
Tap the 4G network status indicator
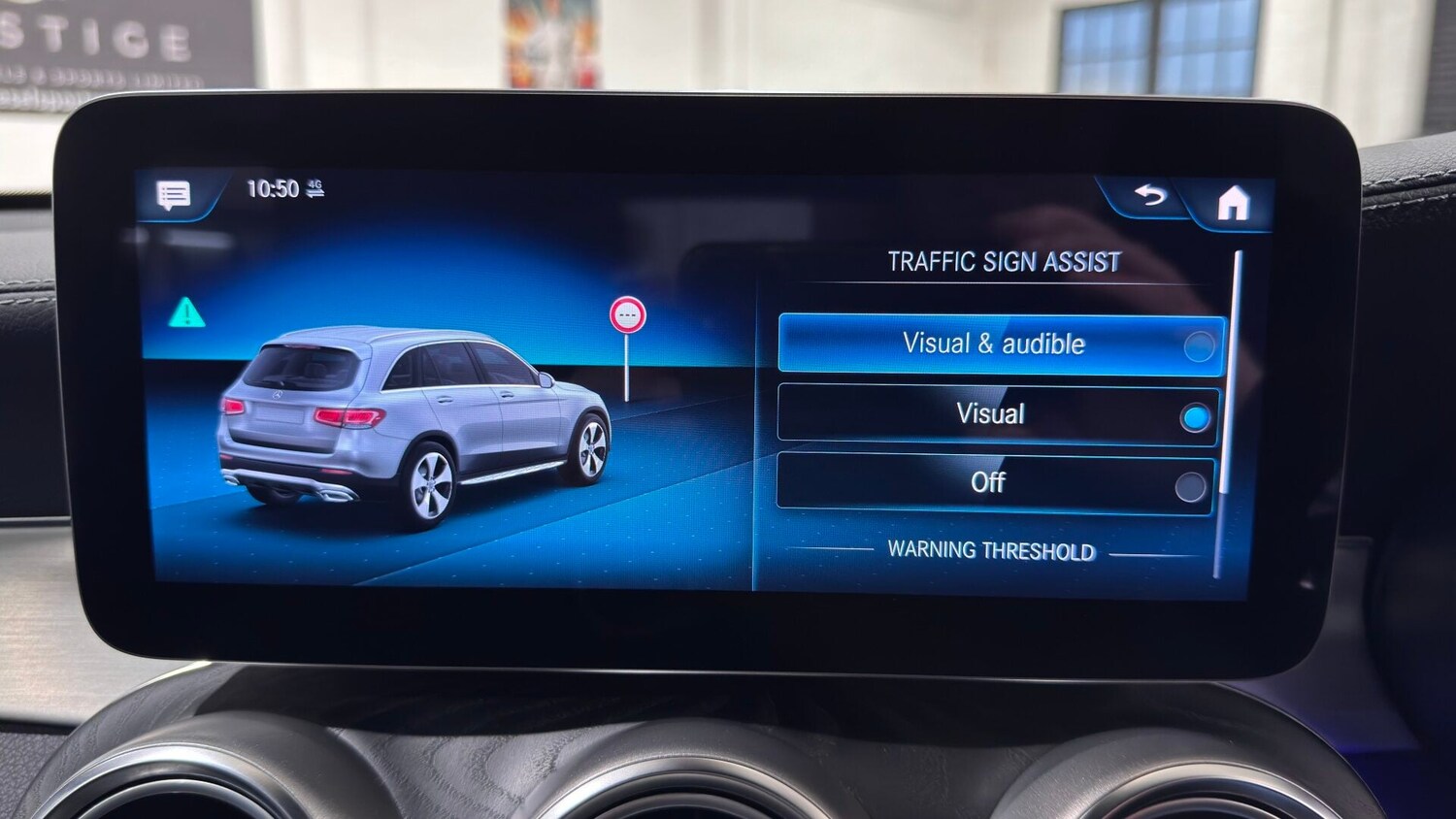click(313, 186)
